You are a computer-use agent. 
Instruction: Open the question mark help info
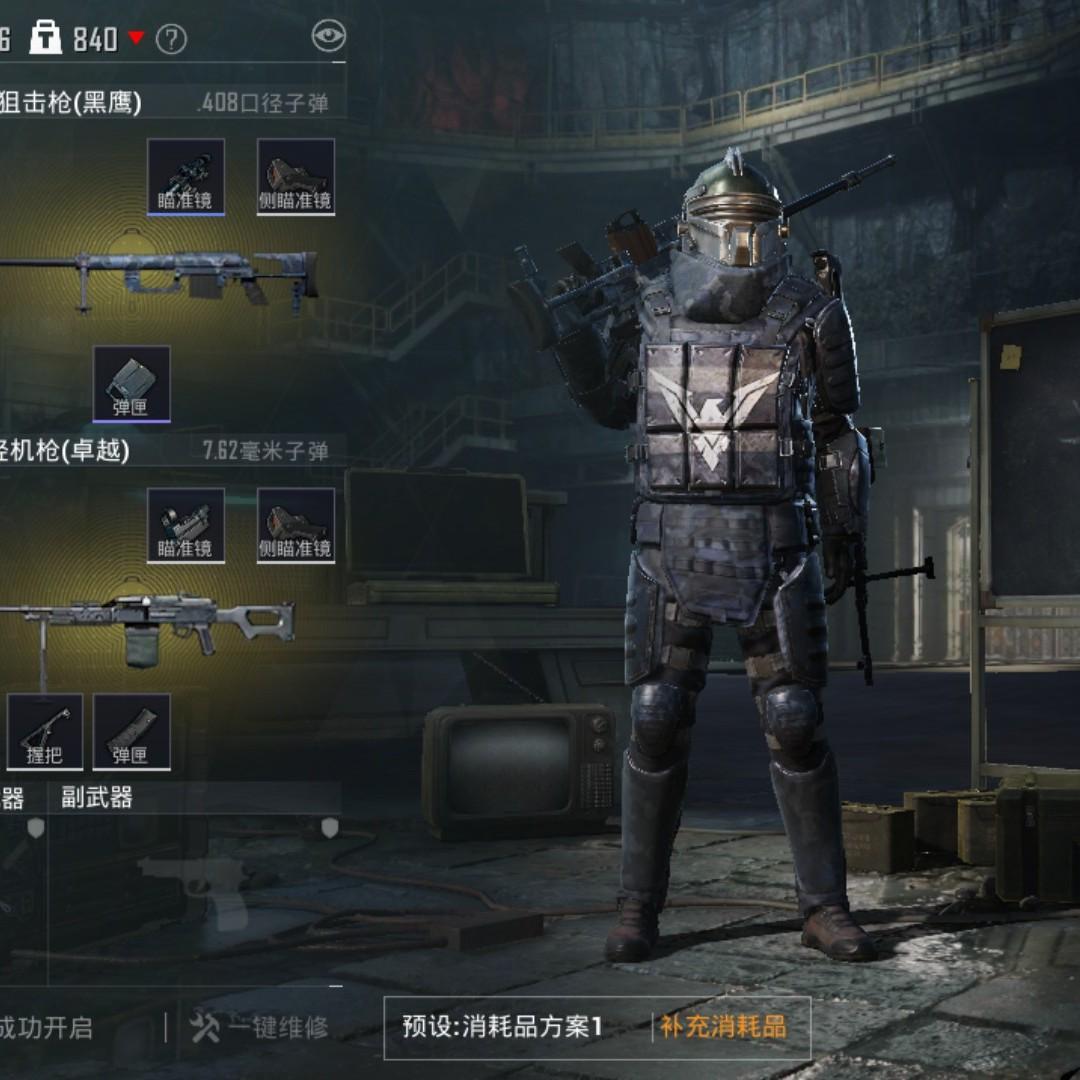point(172,40)
